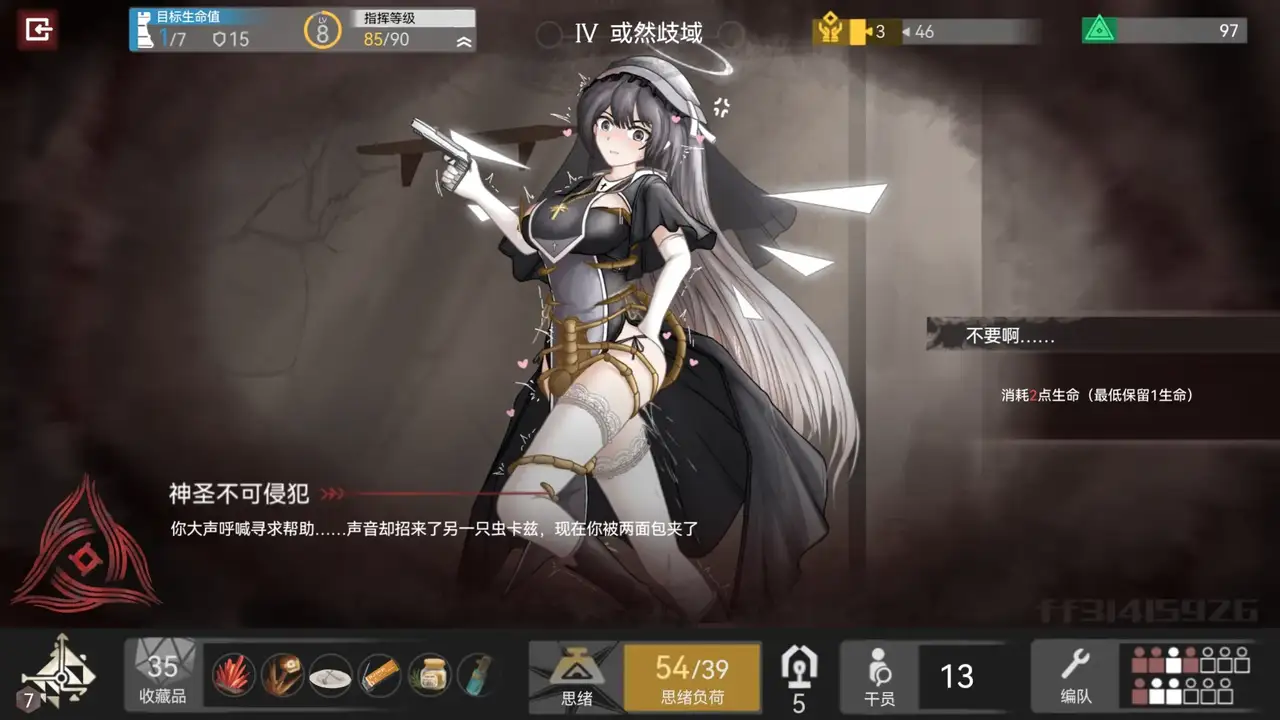Open the 编队 squad formation
The image size is (1280, 720).
[x=1074, y=675]
